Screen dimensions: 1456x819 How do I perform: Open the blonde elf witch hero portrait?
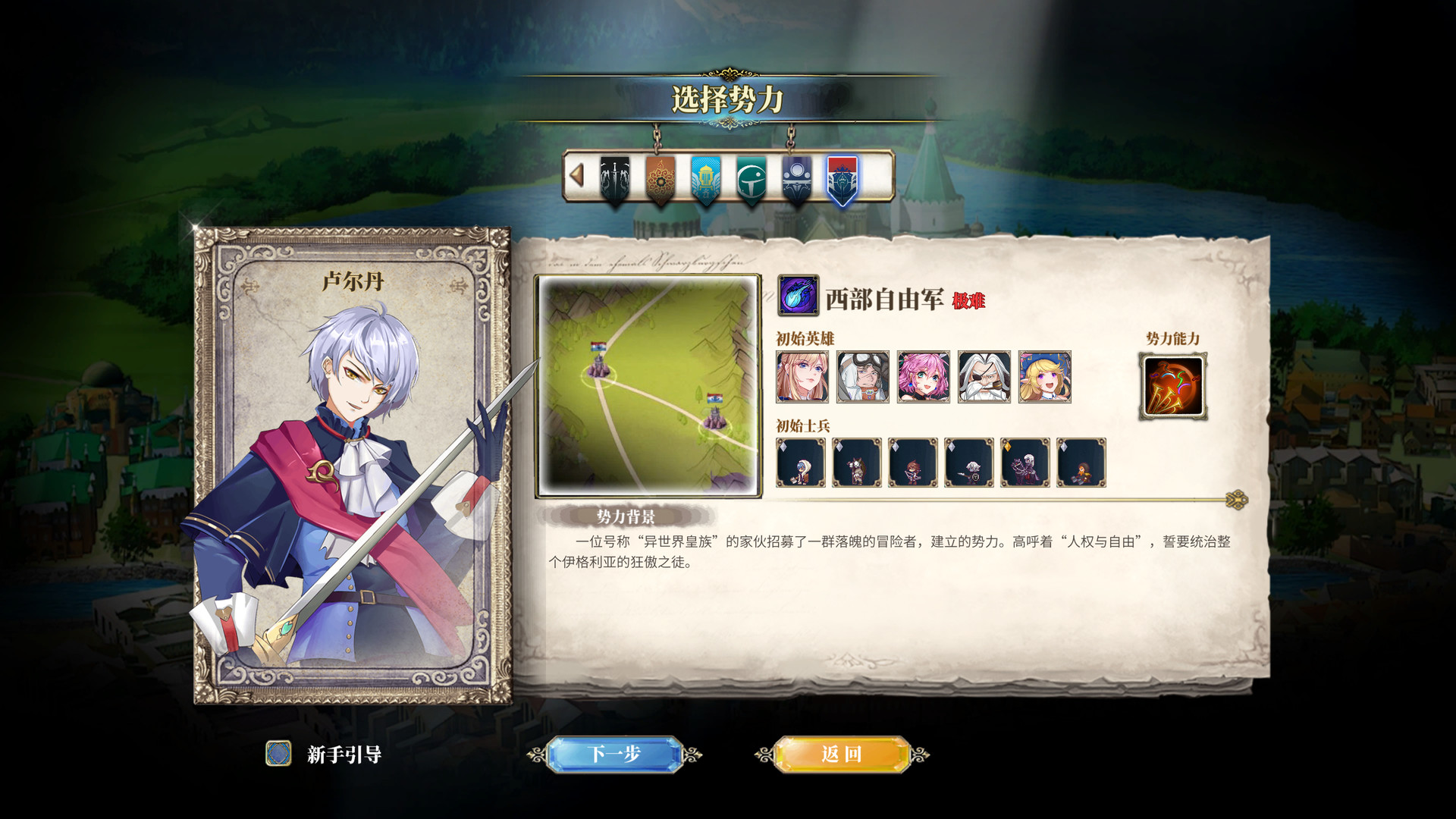(x=1045, y=376)
